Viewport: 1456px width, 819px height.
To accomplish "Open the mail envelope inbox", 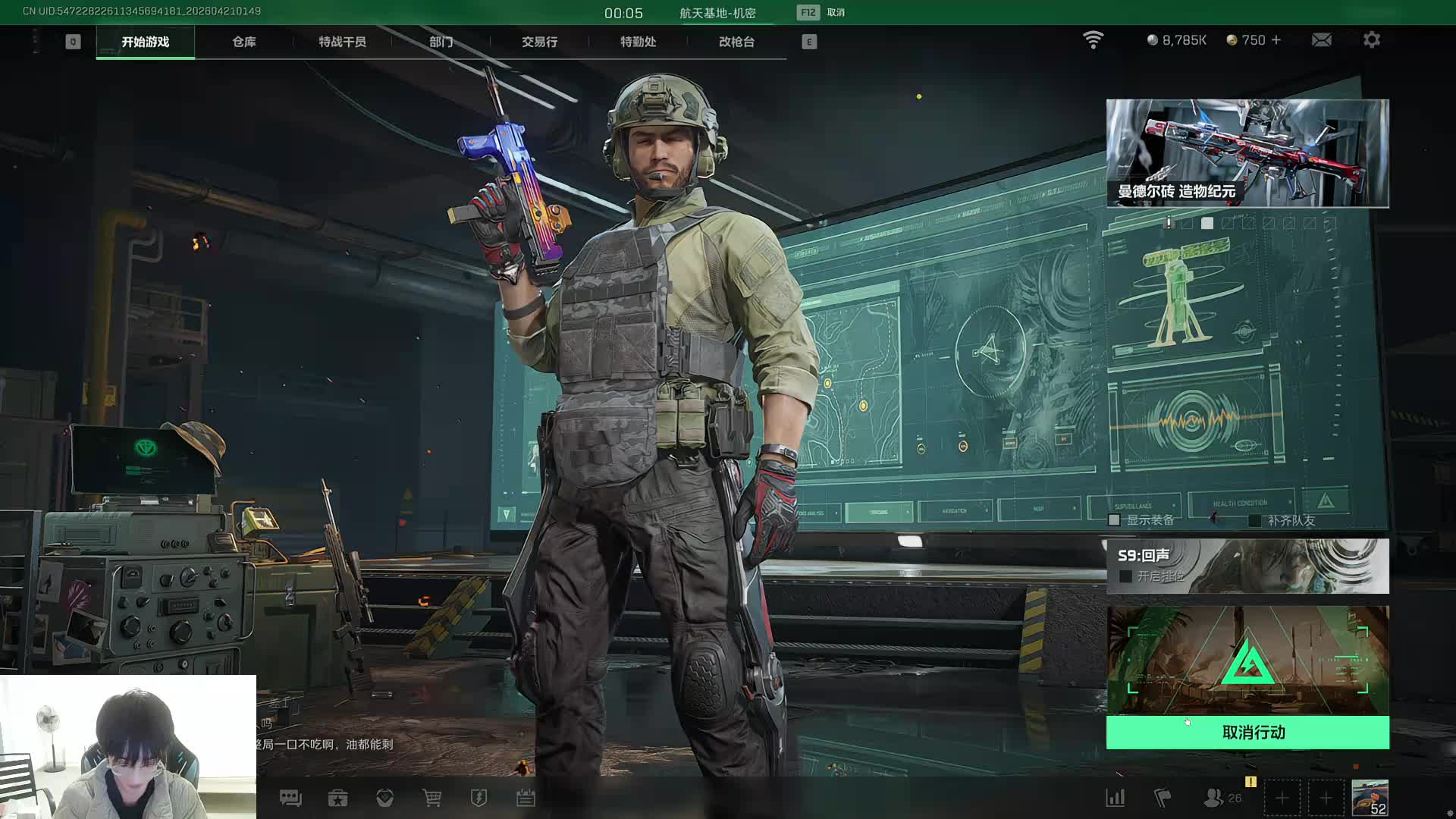I will [1321, 39].
